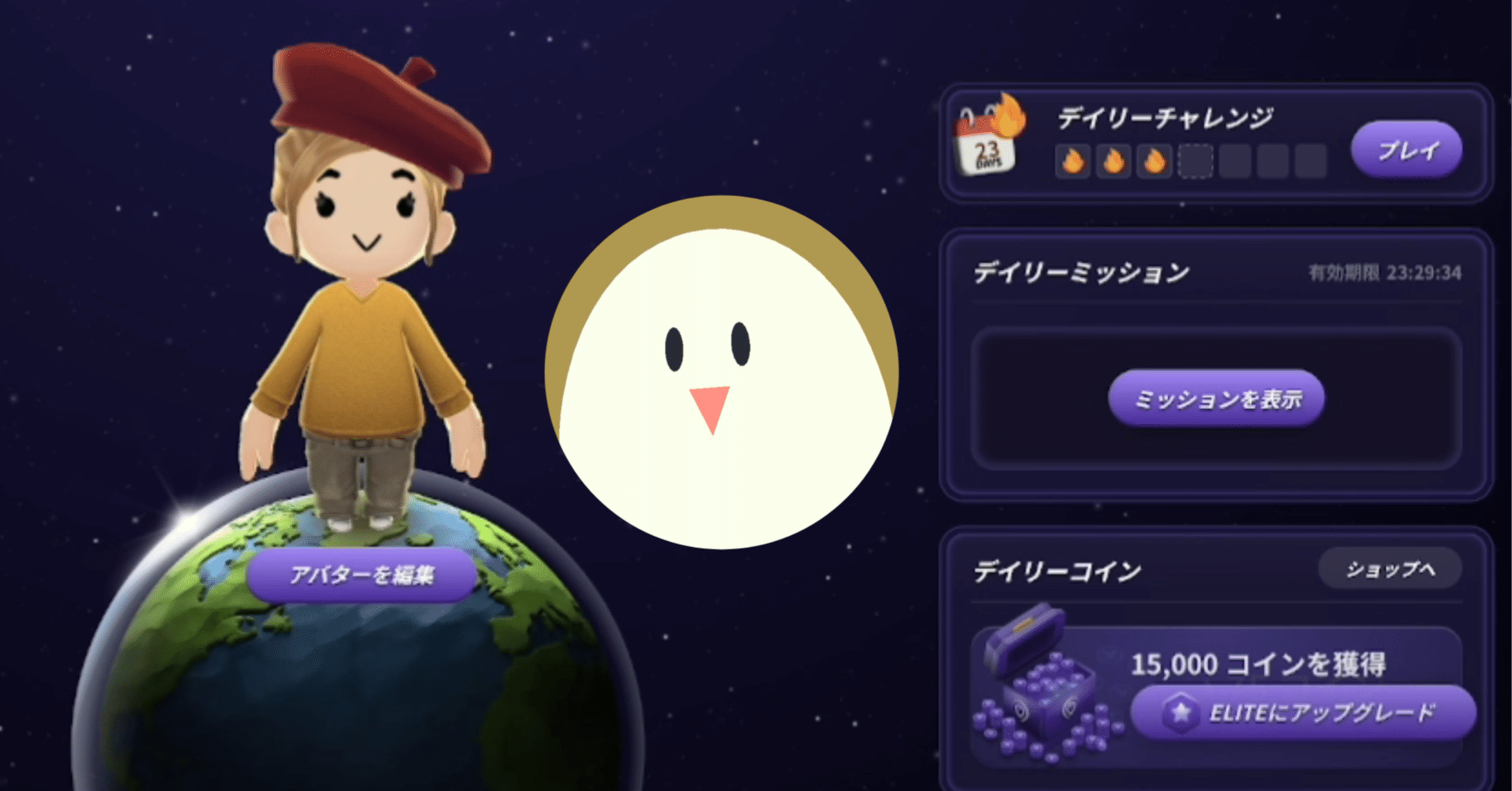Click the flame streak progress row

click(1193, 161)
